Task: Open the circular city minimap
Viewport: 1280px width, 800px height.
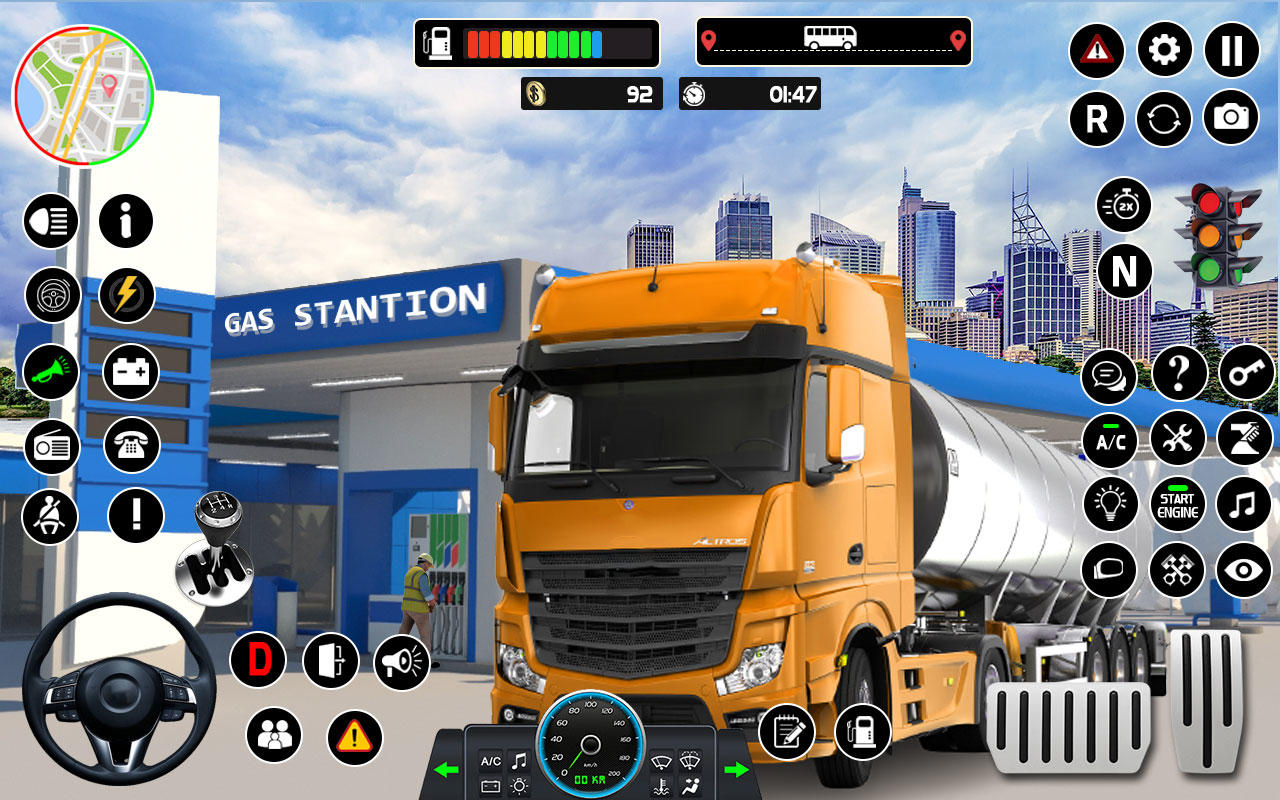Action: (x=83, y=96)
